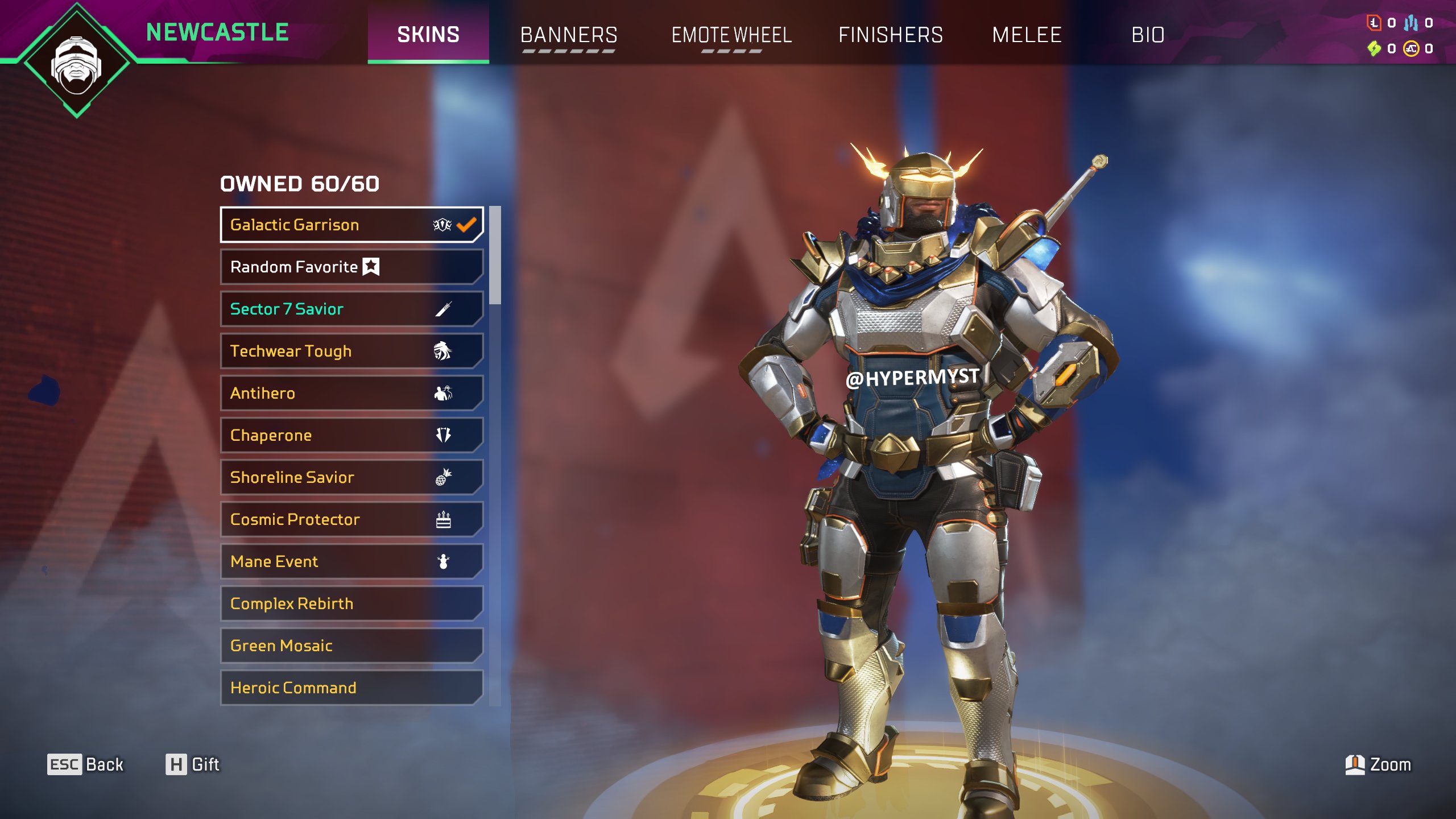This screenshot has width=1456, height=819.
Task: Choose the Chaperone skin
Action: point(351,435)
